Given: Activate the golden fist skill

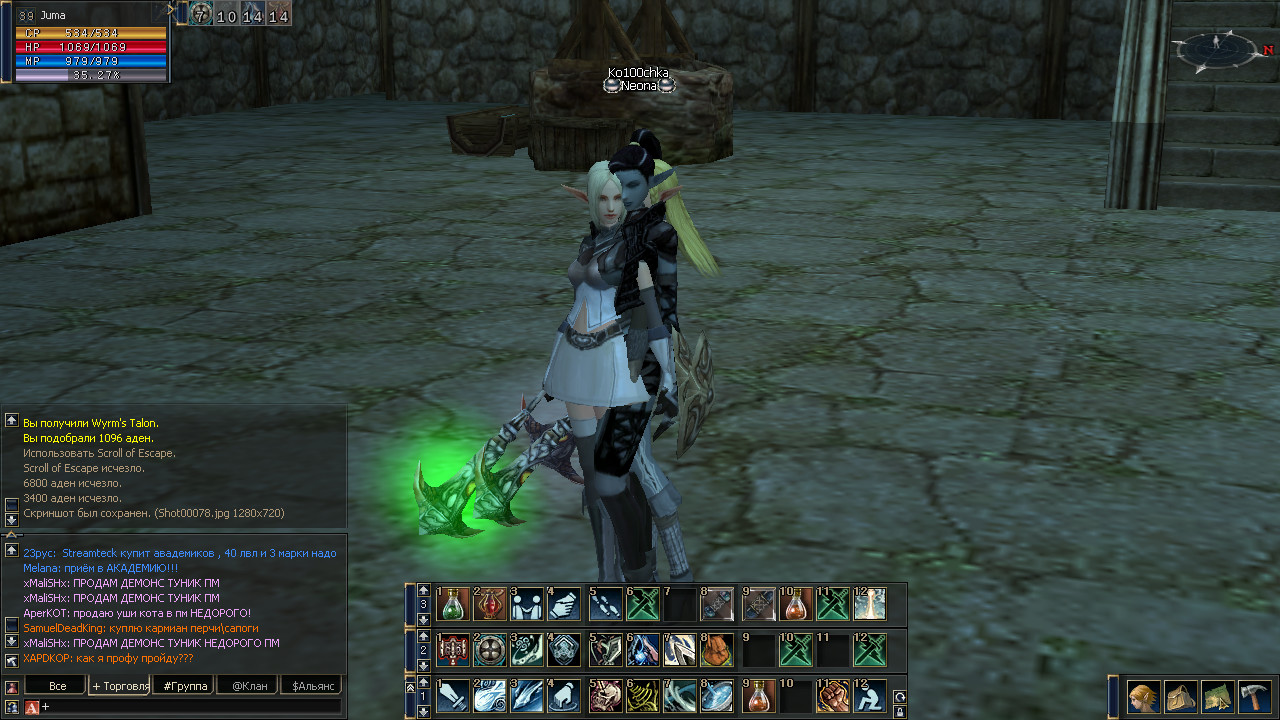Looking at the screenshot, I should [x=833, y=696].
